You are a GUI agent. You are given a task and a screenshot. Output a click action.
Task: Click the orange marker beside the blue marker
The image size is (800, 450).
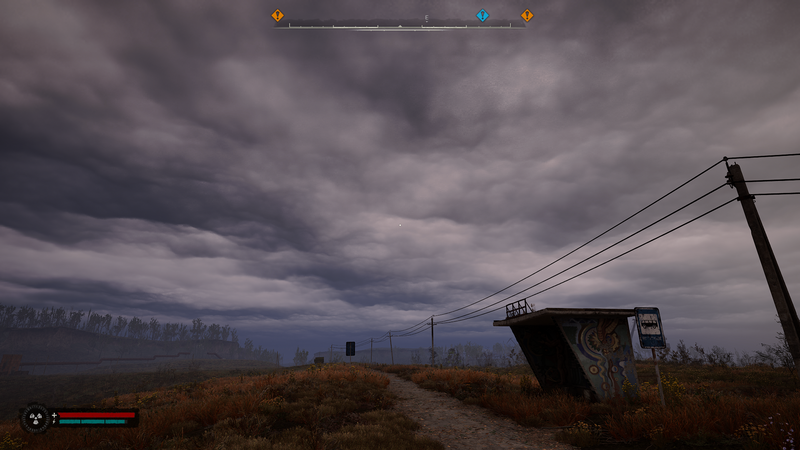click(x=527, y=15)
